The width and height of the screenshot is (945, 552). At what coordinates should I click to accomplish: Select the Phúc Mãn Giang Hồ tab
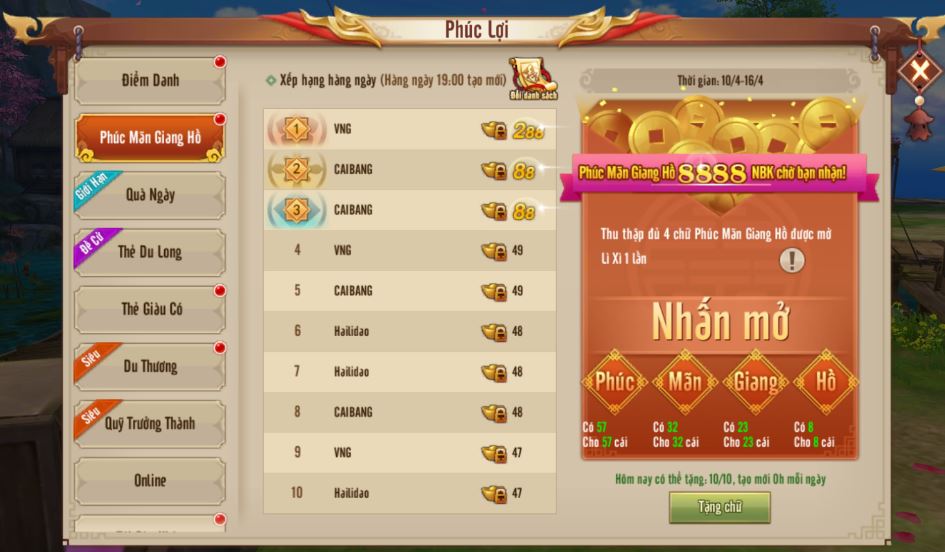coord(149,138)
